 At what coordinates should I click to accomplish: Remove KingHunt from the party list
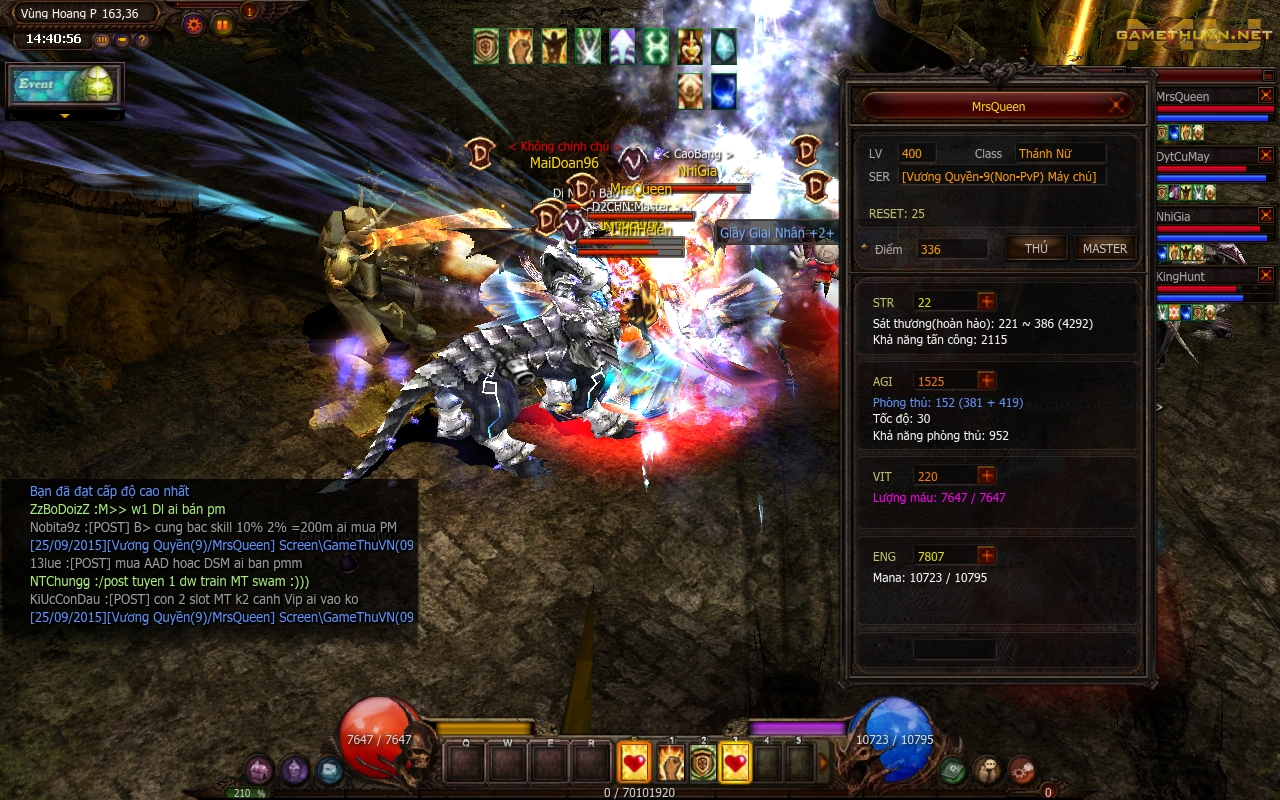pyautogui.click(x=1266, y=275)
